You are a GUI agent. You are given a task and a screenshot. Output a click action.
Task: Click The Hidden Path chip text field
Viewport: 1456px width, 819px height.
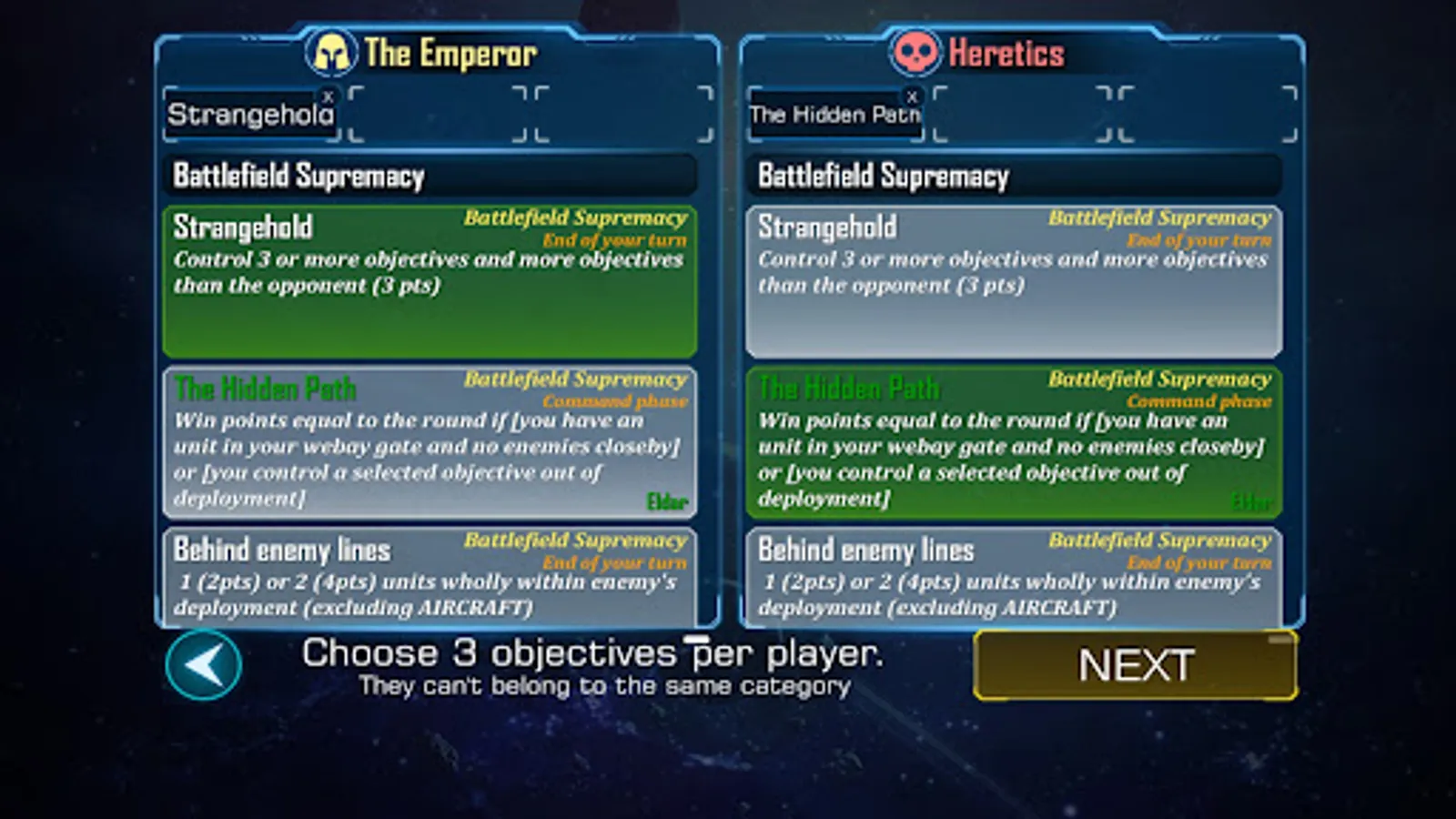coord(830,115)
